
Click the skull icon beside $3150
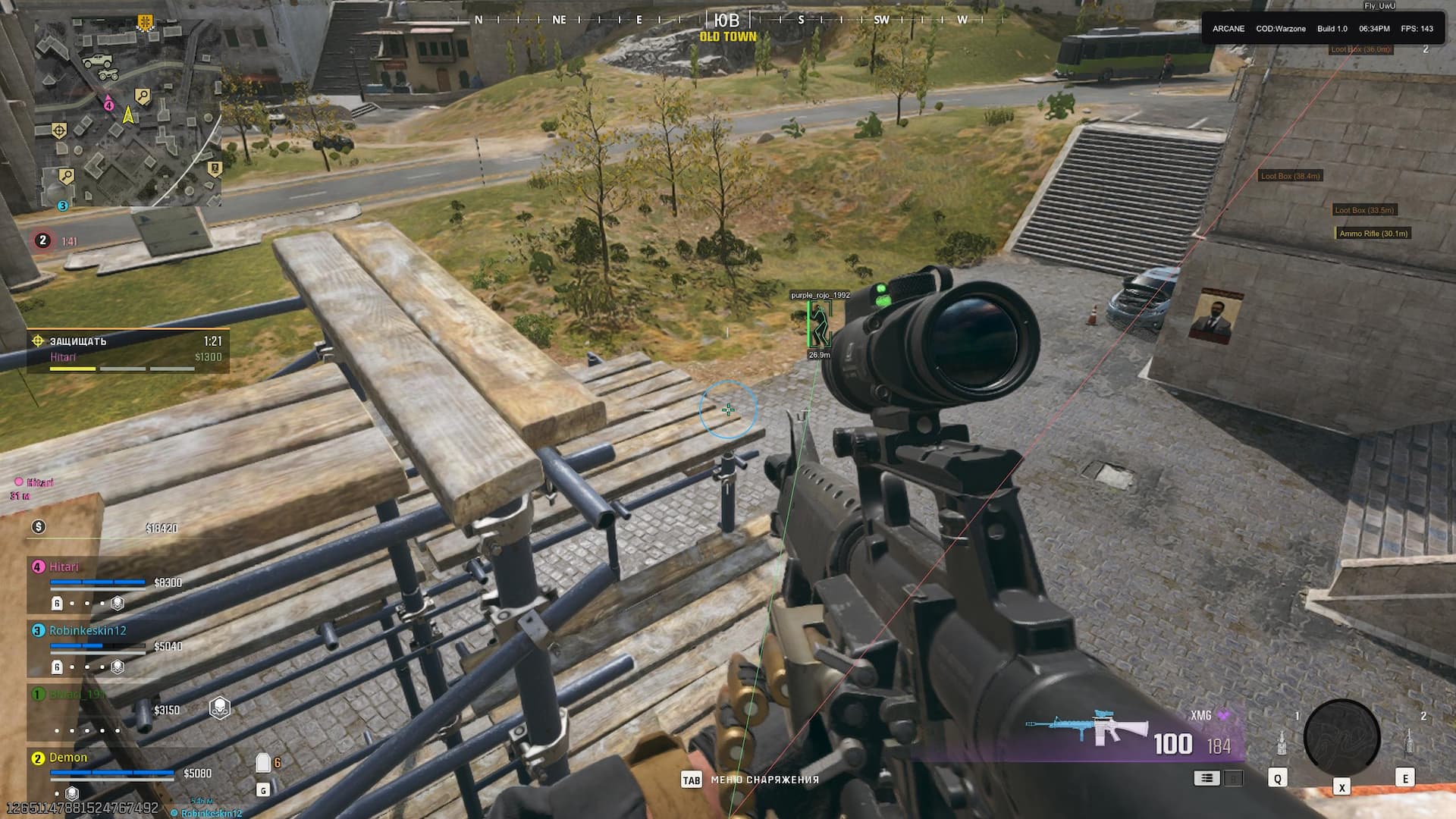219,709
